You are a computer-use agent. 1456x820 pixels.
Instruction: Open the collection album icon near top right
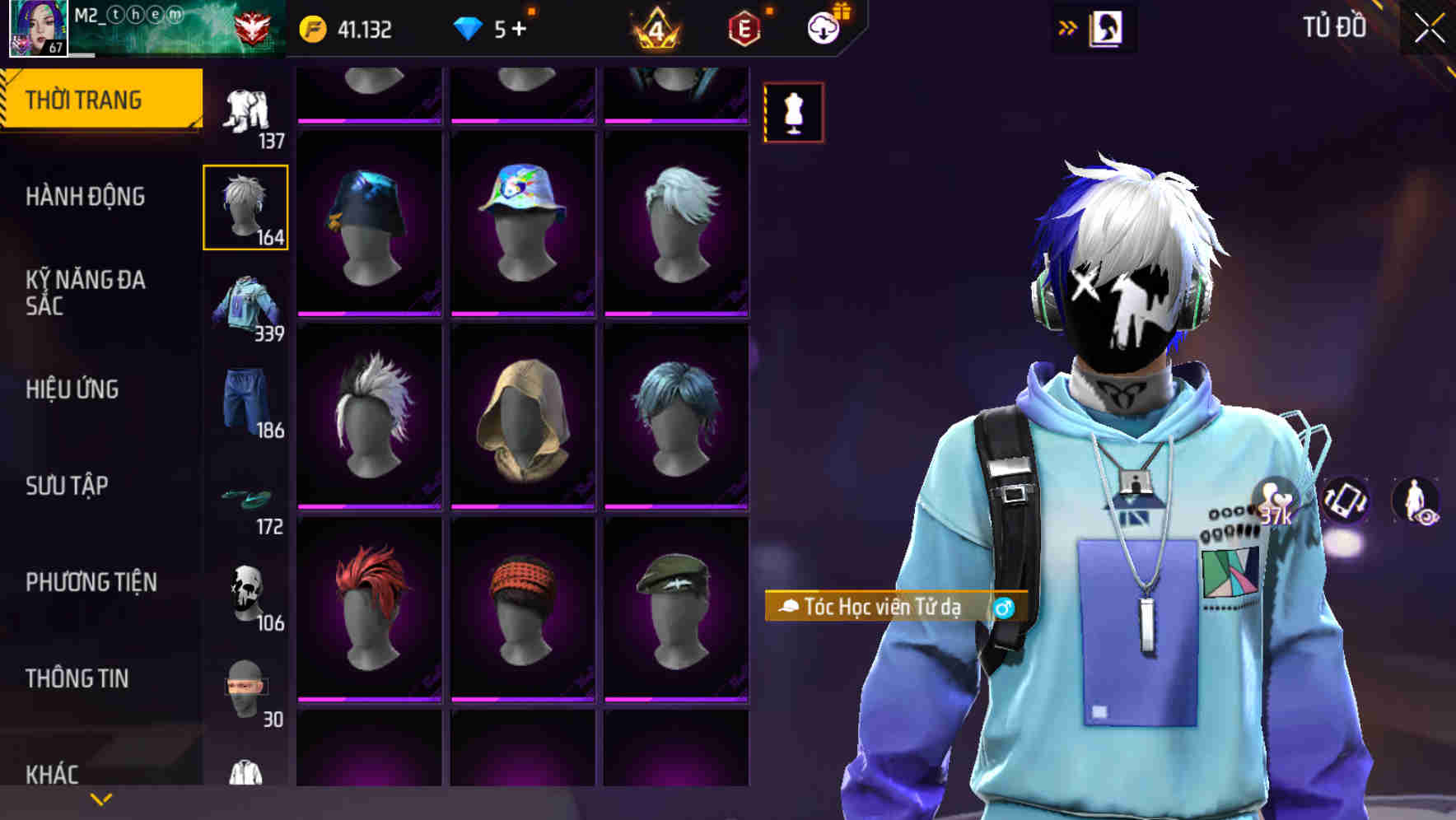click(1108, 27)
